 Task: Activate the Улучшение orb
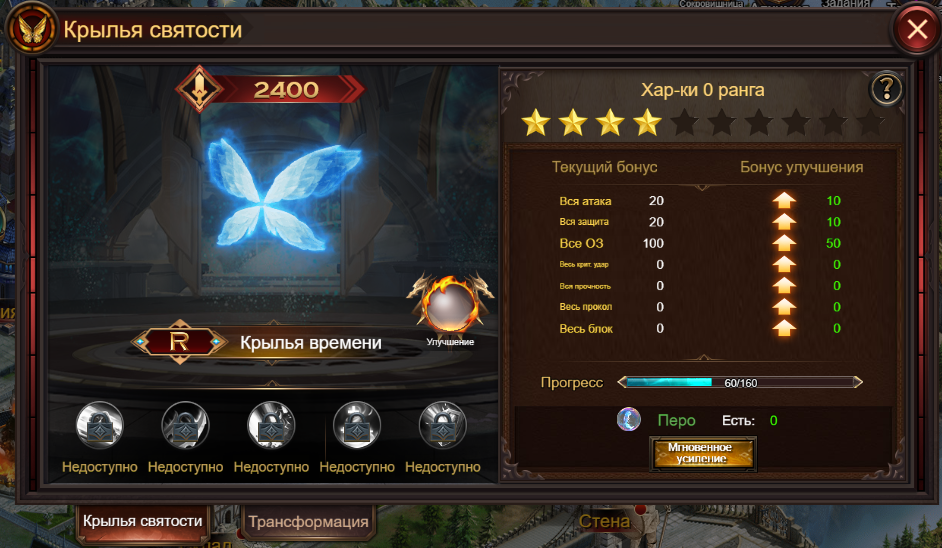pos(449,306)
